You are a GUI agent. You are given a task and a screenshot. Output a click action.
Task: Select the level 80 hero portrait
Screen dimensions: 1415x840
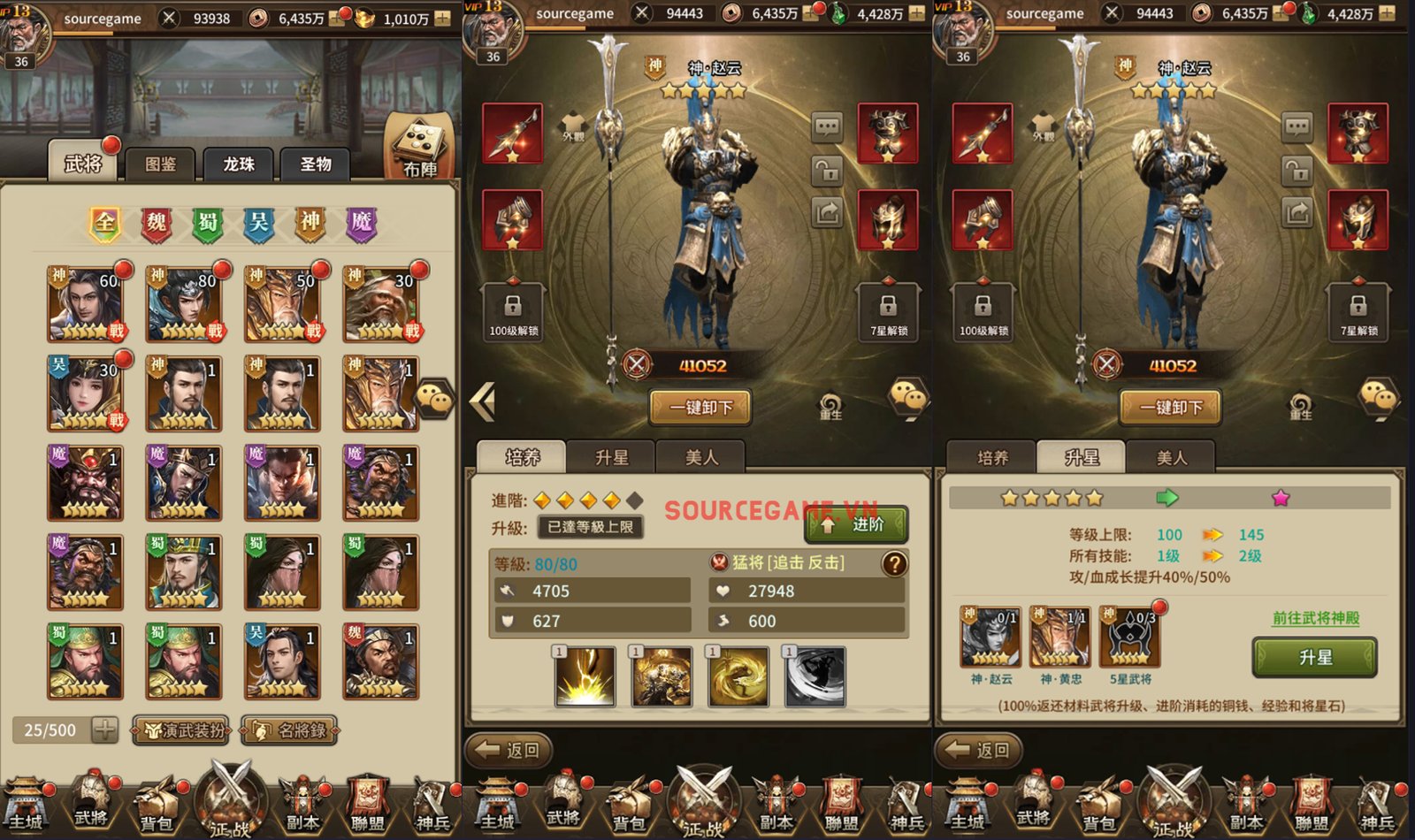point(184,305)
